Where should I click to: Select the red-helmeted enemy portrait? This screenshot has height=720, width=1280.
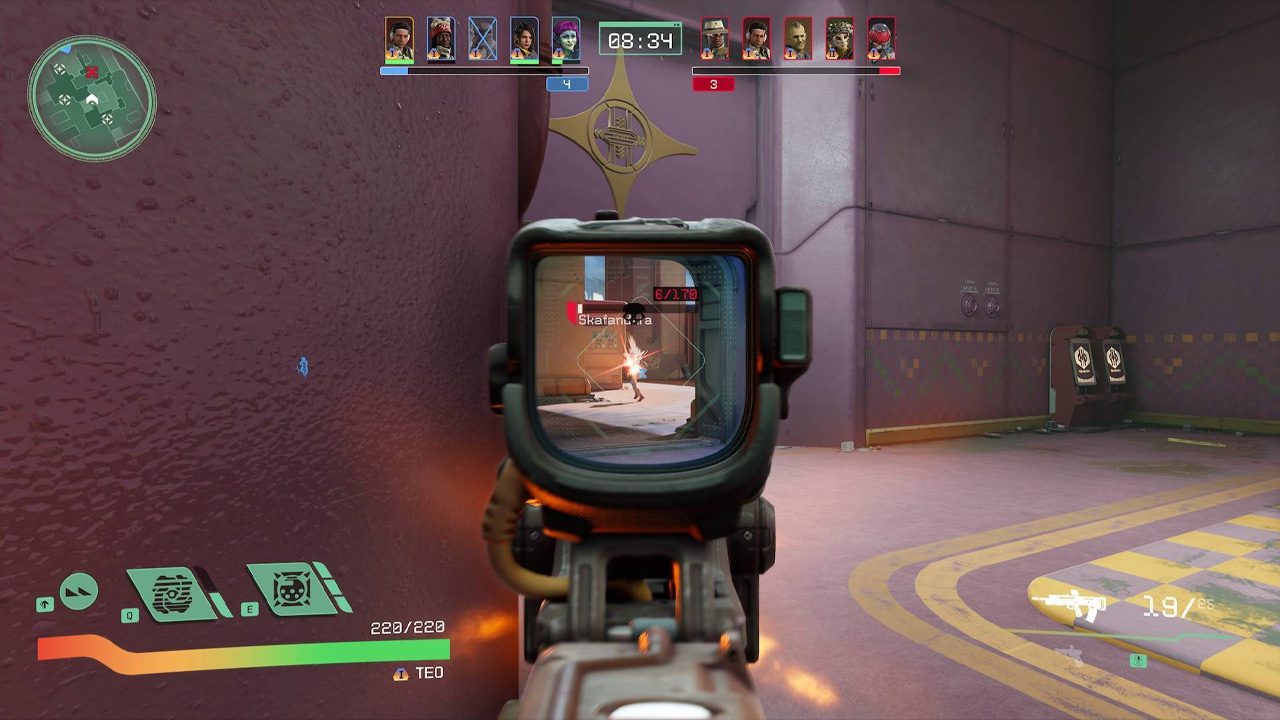pyautogui.click(x=881, y=39)
